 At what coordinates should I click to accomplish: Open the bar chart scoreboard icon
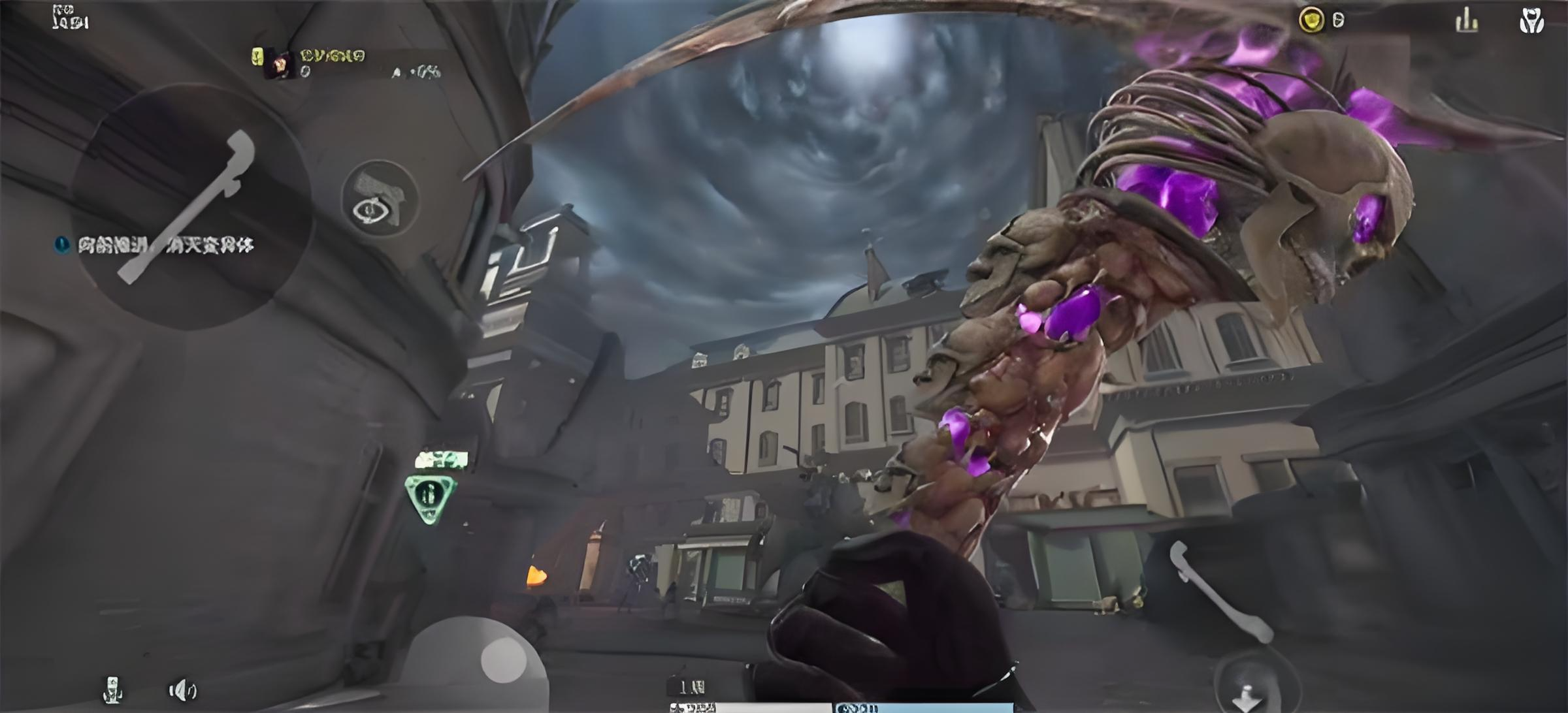point(1467,21)
